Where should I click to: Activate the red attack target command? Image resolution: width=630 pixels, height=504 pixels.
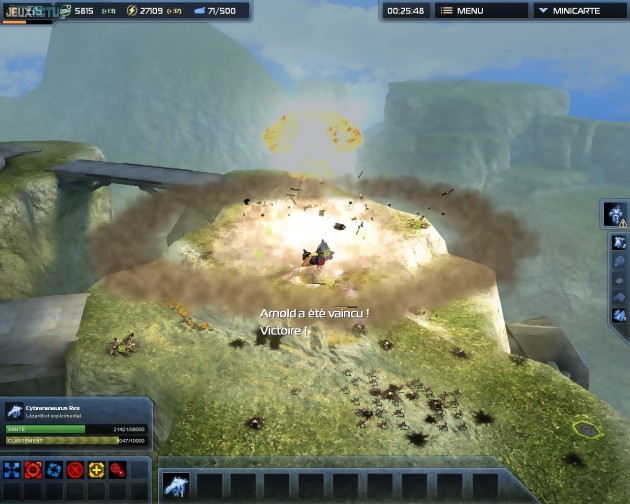(33, 470)
